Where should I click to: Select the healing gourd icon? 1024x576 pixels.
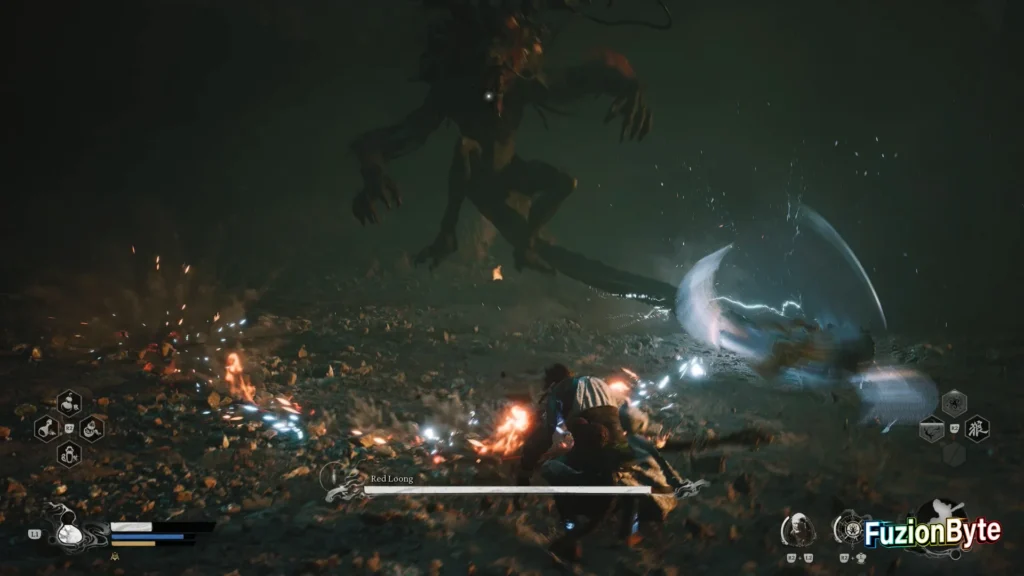[x=69, y=533]
